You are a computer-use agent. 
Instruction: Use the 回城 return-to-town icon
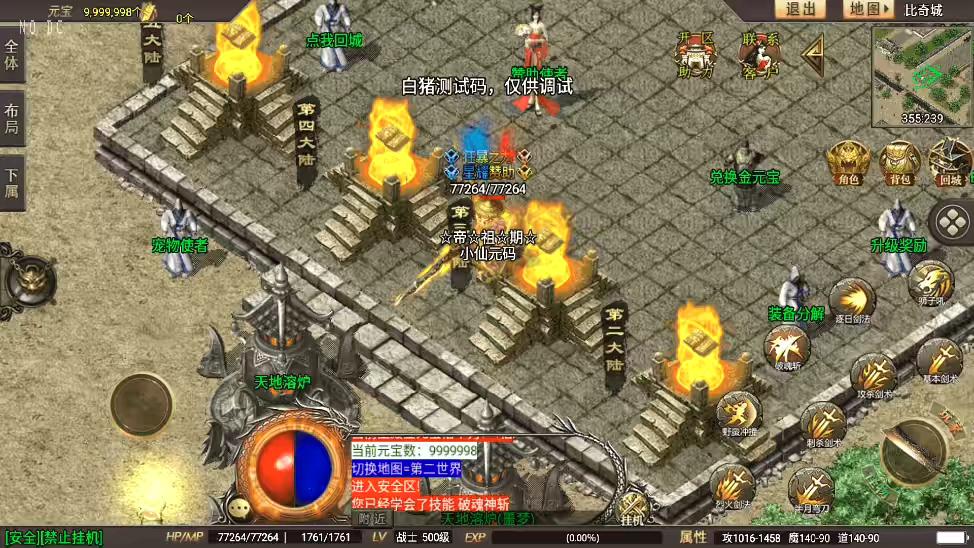(949, 163)
